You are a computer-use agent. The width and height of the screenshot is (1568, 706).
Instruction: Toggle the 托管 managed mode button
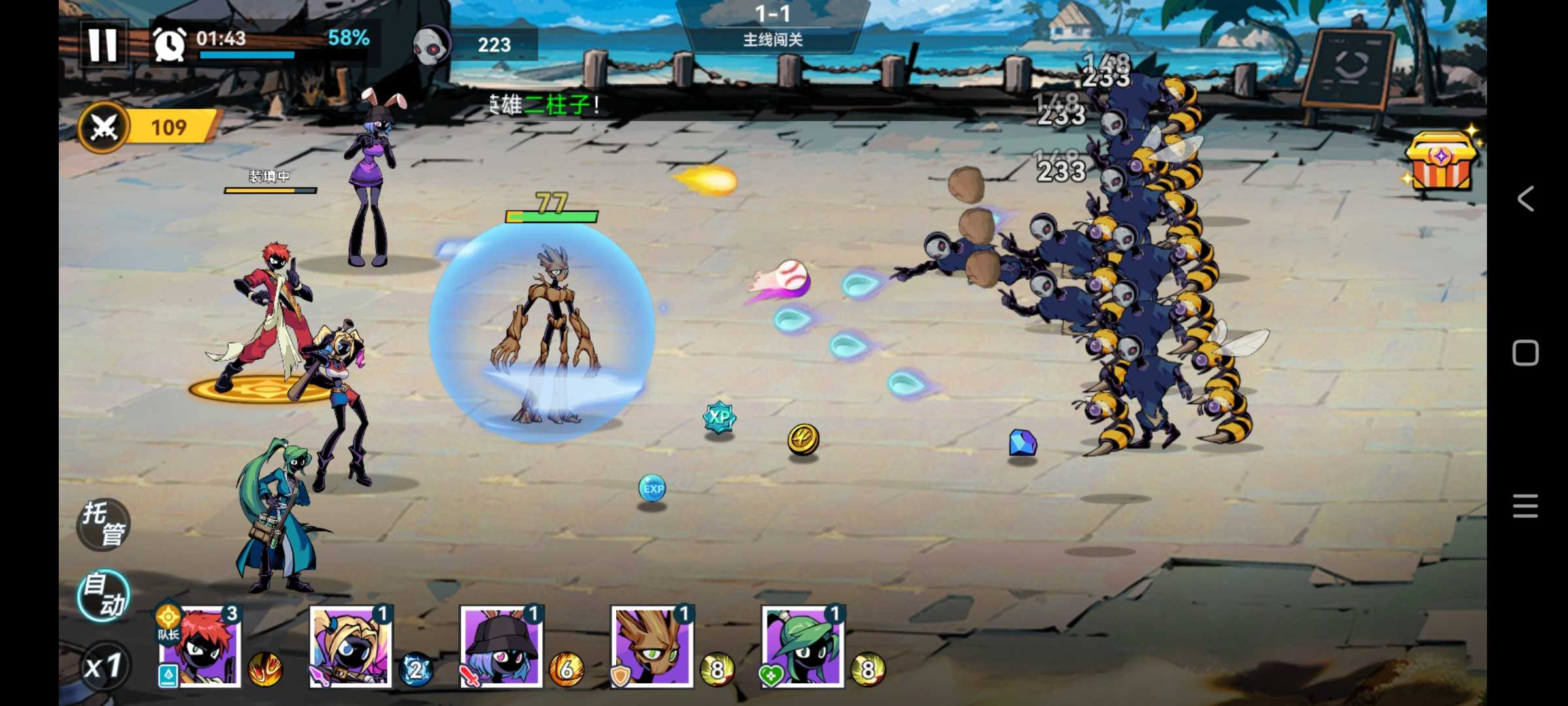(x=103, y=524)
